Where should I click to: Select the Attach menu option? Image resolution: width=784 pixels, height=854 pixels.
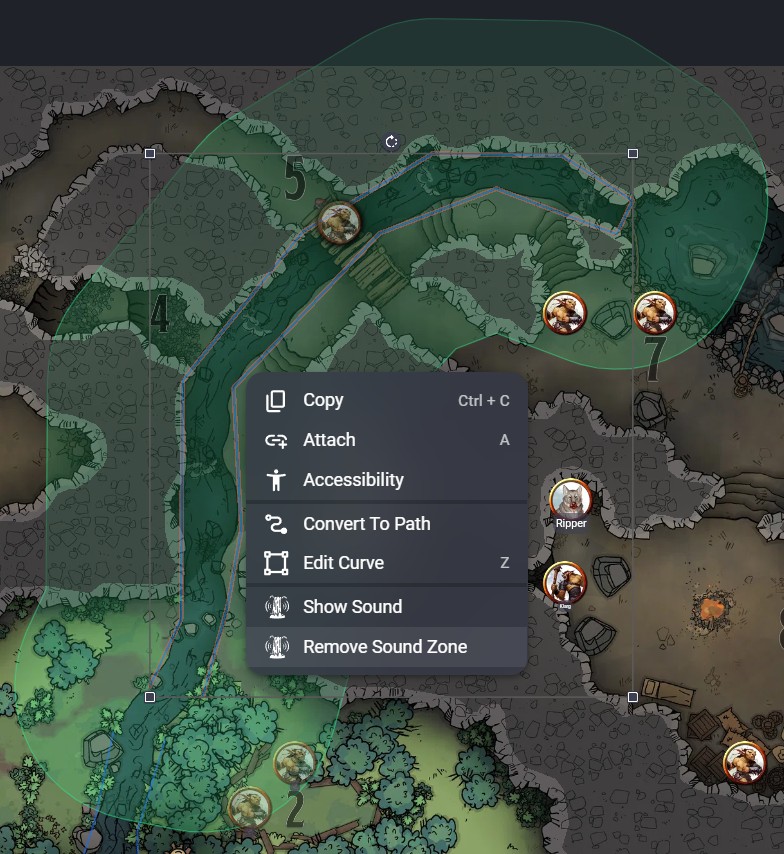pyautogui.click(x=329, y=440)
